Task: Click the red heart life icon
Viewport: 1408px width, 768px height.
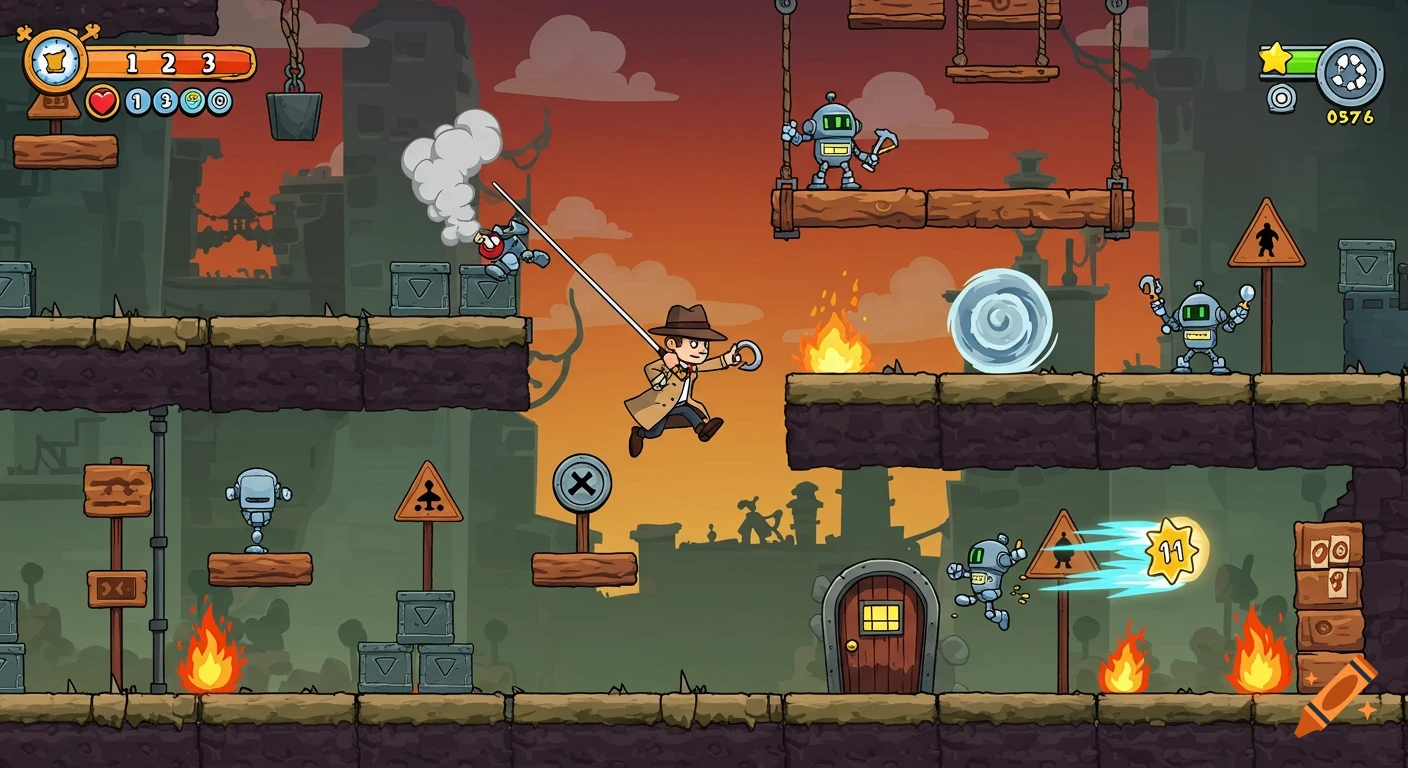Action: 102,101
